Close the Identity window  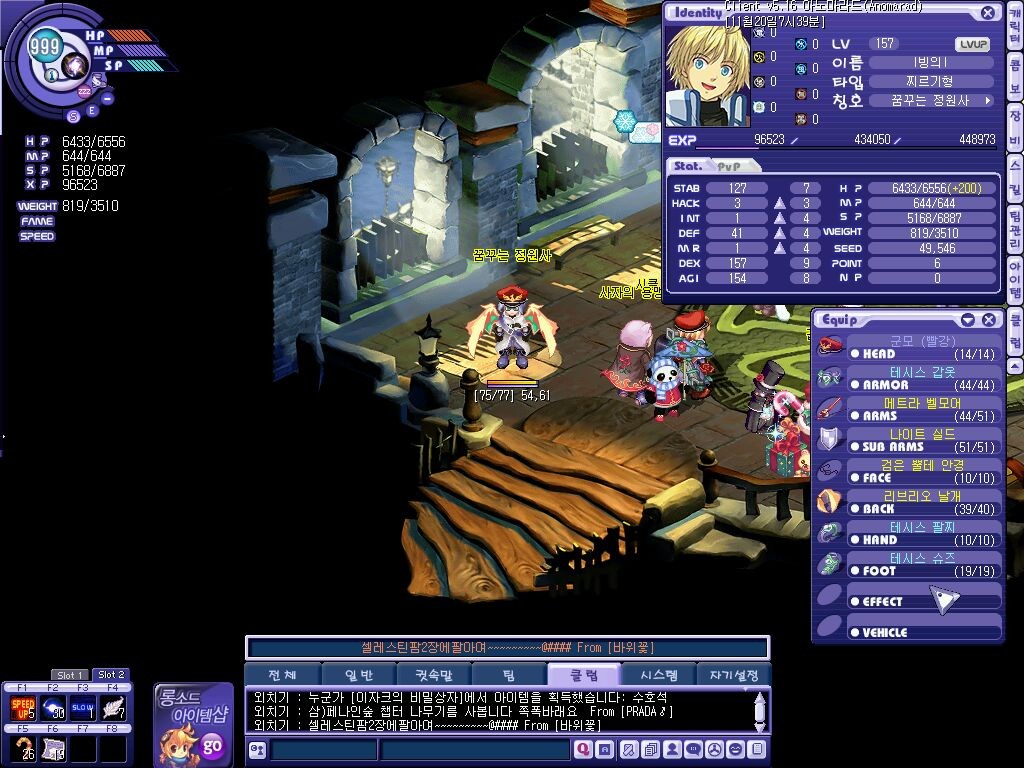point(987,13)
